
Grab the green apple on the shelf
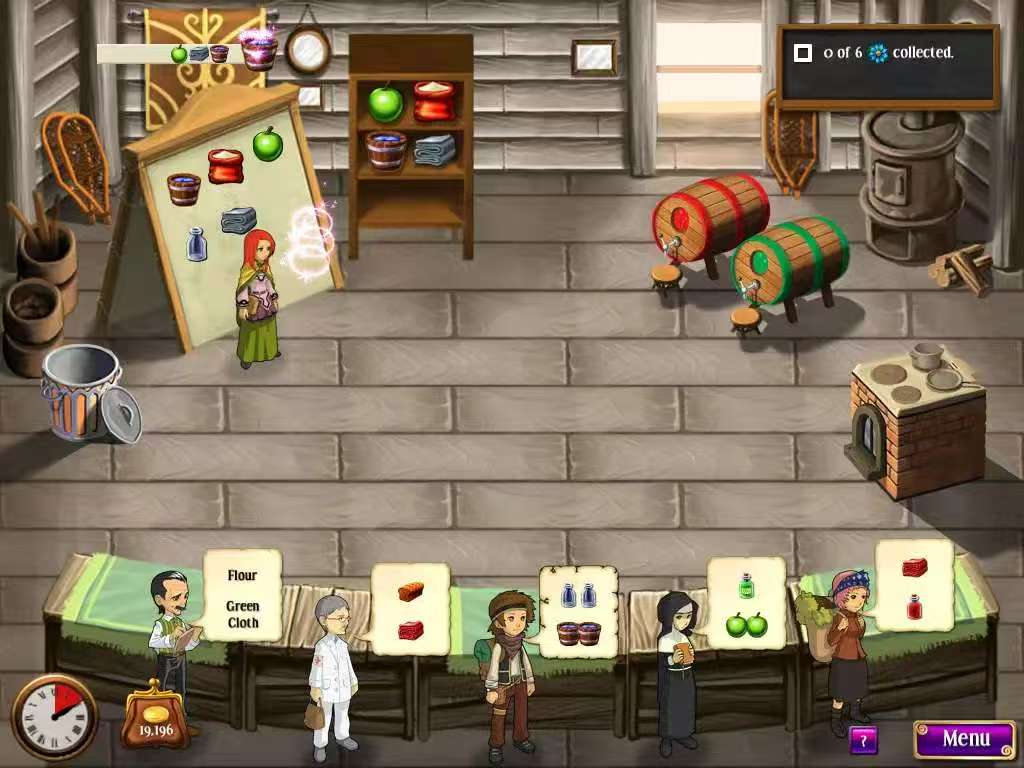coord(385,102)
